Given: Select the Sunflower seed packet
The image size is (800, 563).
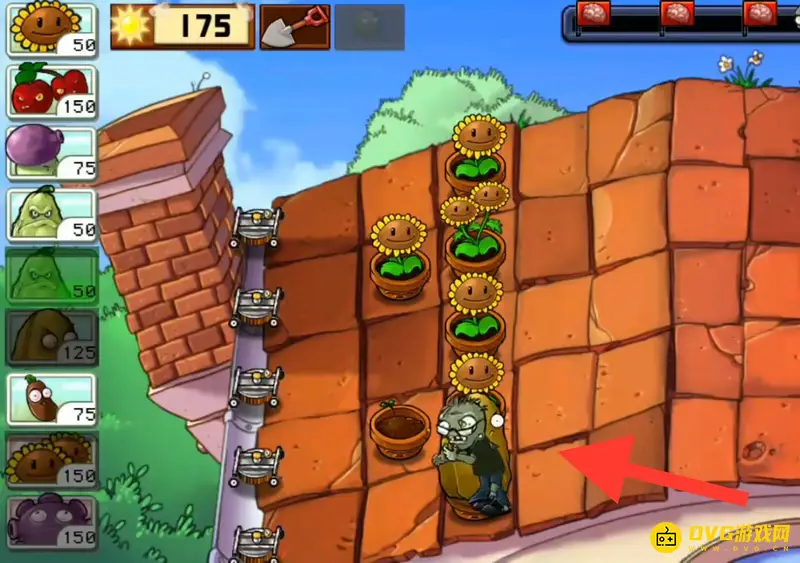Looking at the screenshot, I should coord(52,30).
